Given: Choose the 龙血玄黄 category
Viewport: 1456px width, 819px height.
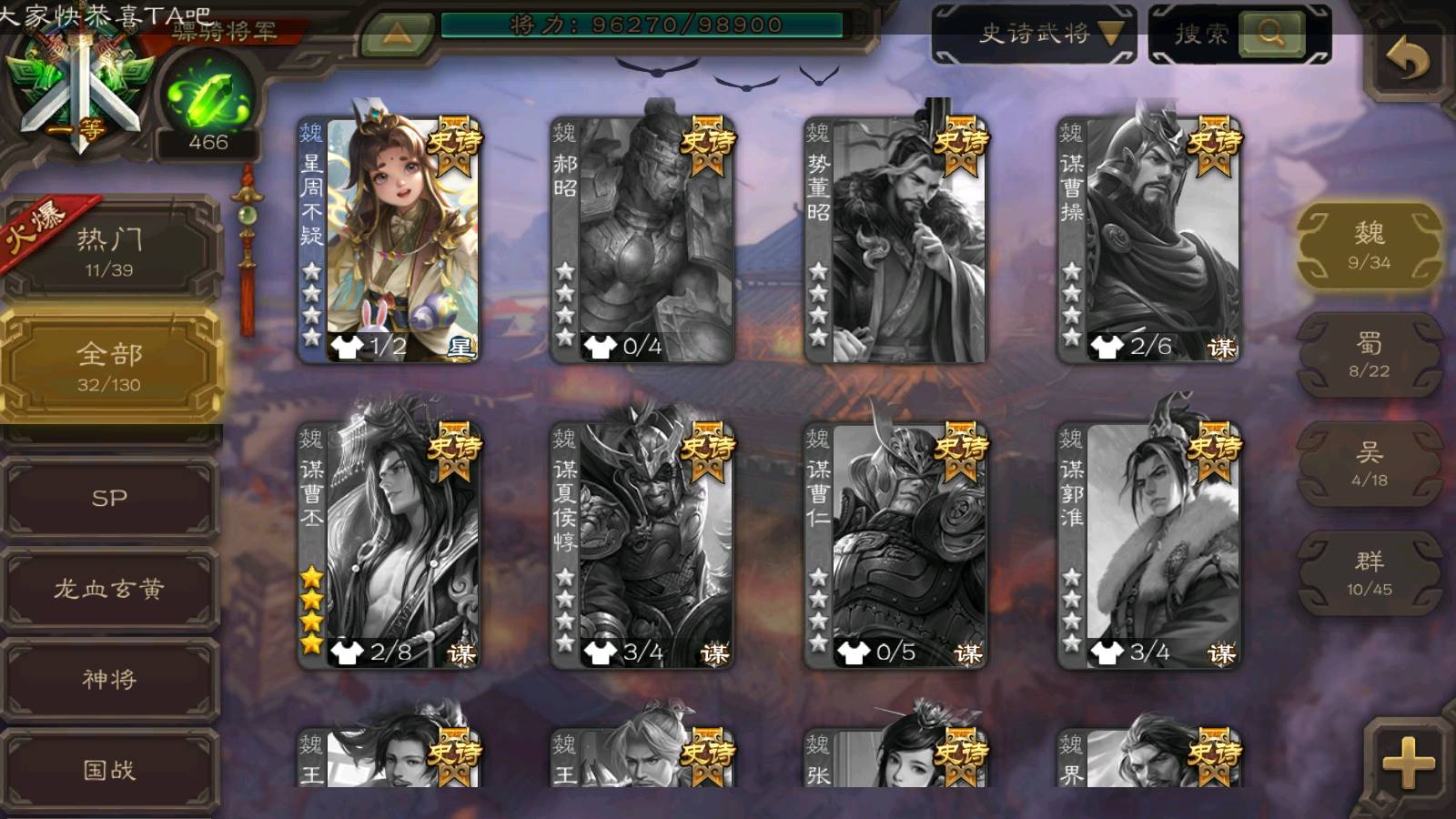Looking at the screenshot, I should pyautogui.click(x=109, y=589).
